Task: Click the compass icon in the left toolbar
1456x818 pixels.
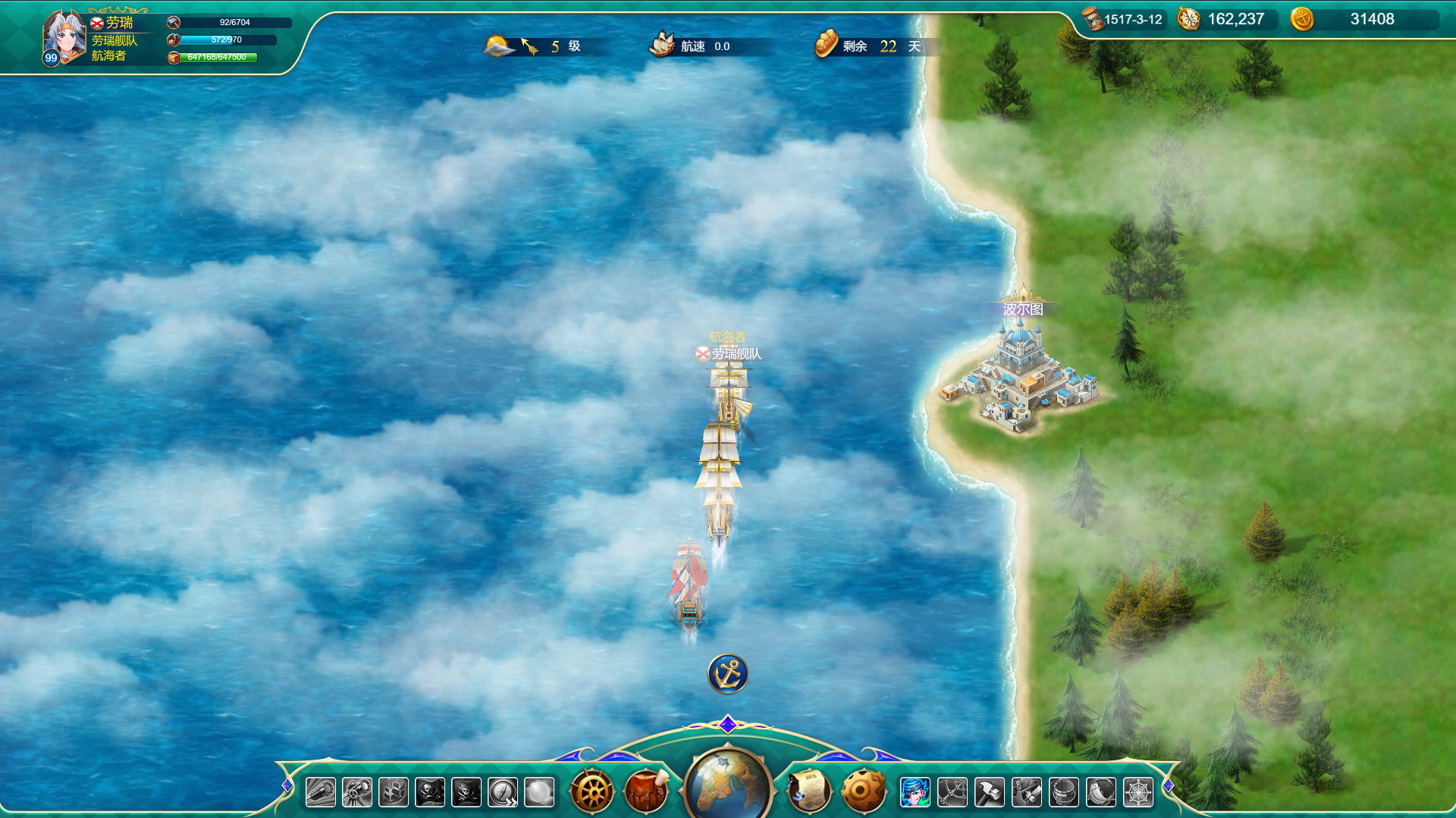Action: [504, 791]
